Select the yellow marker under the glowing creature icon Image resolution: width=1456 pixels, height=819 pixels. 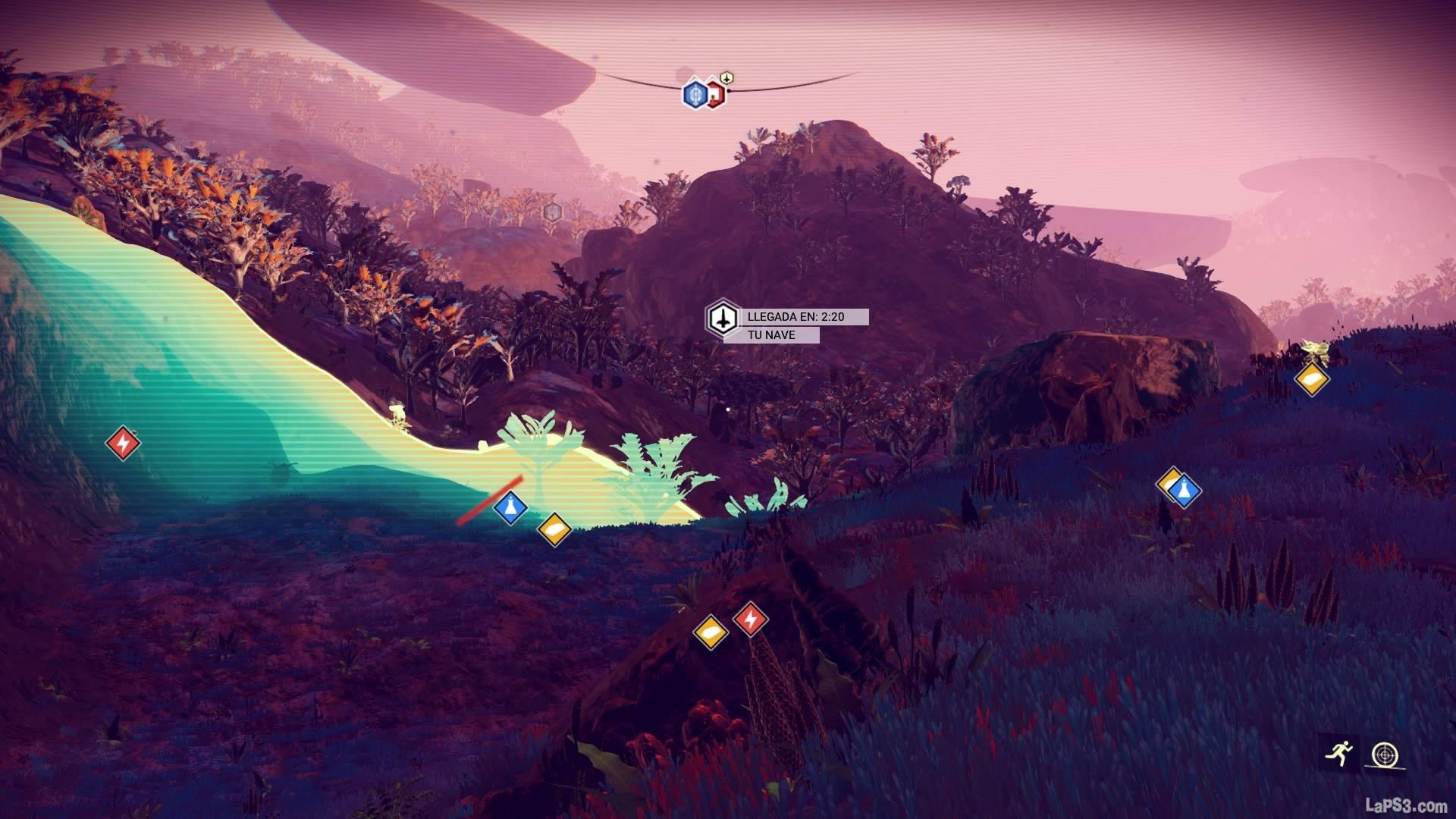coord(1311,378)
